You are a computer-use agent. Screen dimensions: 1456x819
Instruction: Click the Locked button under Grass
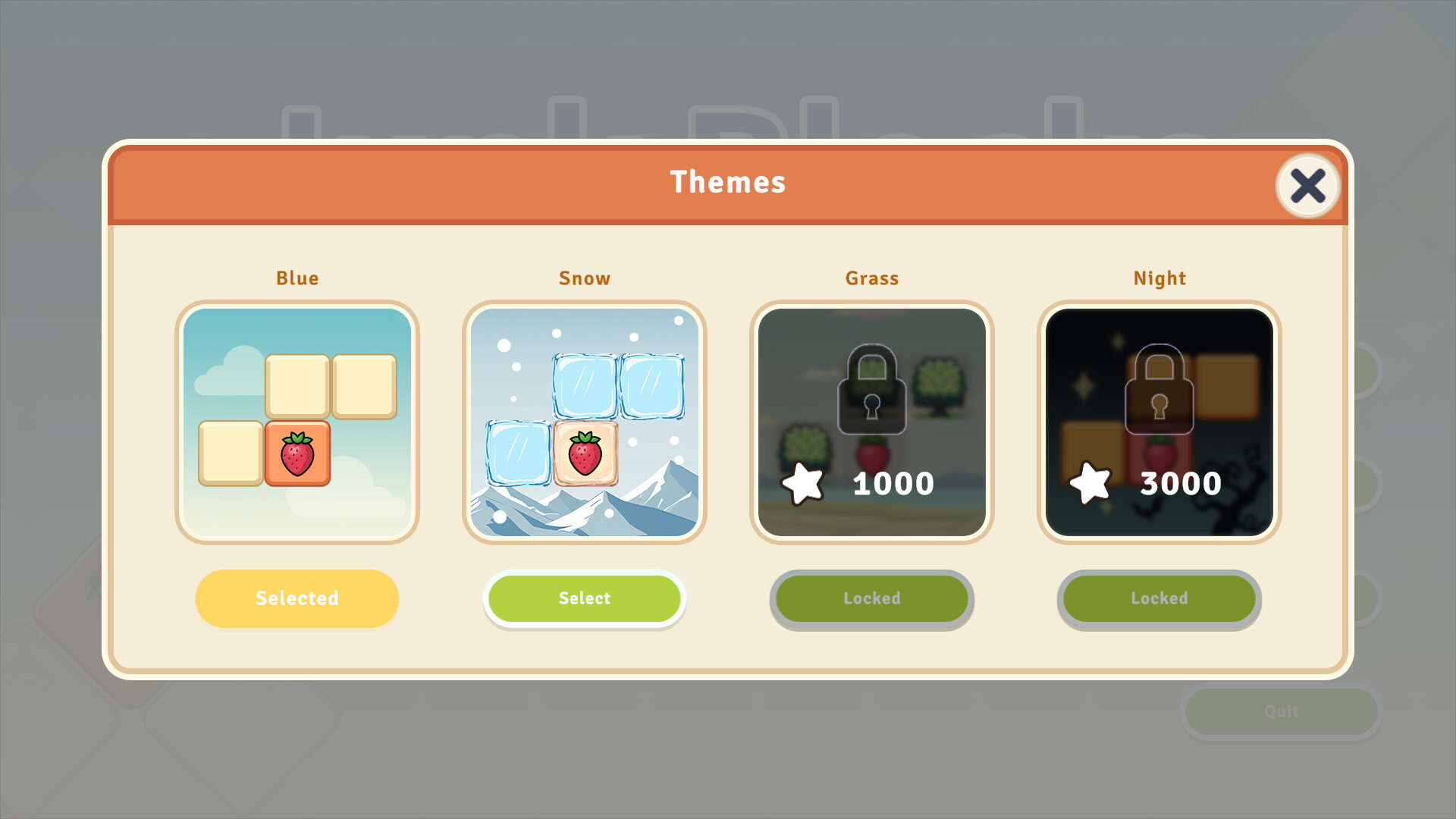(x=872, y=598)
